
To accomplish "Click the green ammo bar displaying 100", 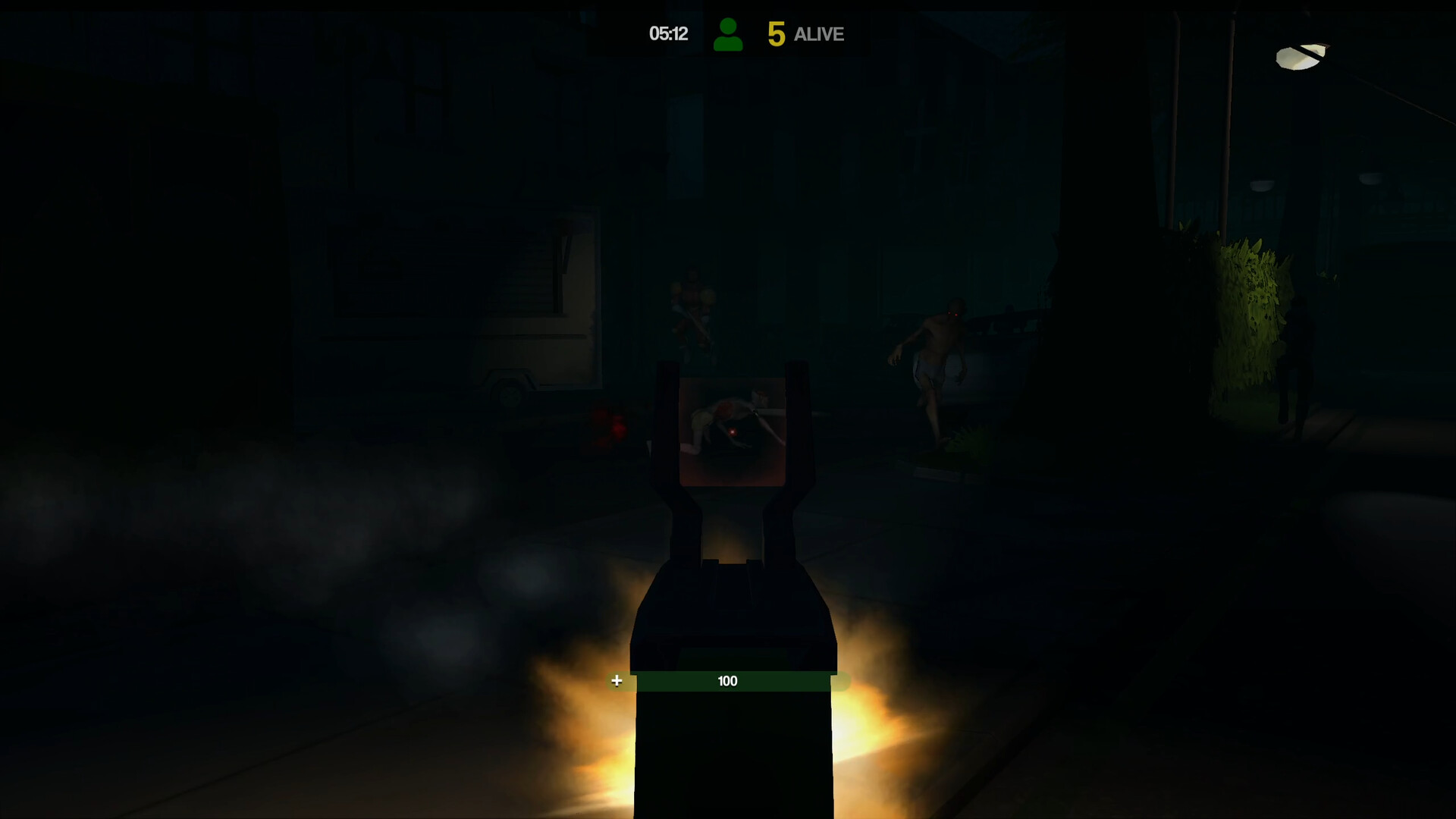I will coord(728,680).
